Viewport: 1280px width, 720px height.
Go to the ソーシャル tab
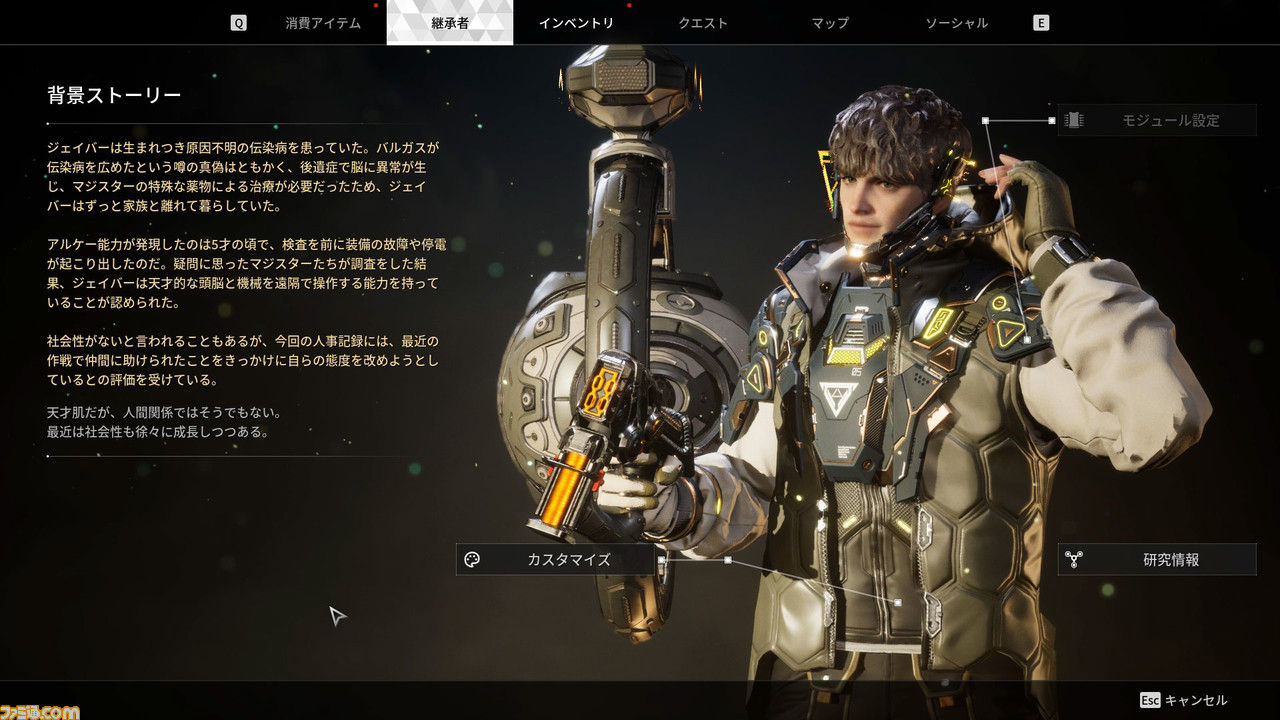click(956, 23)
